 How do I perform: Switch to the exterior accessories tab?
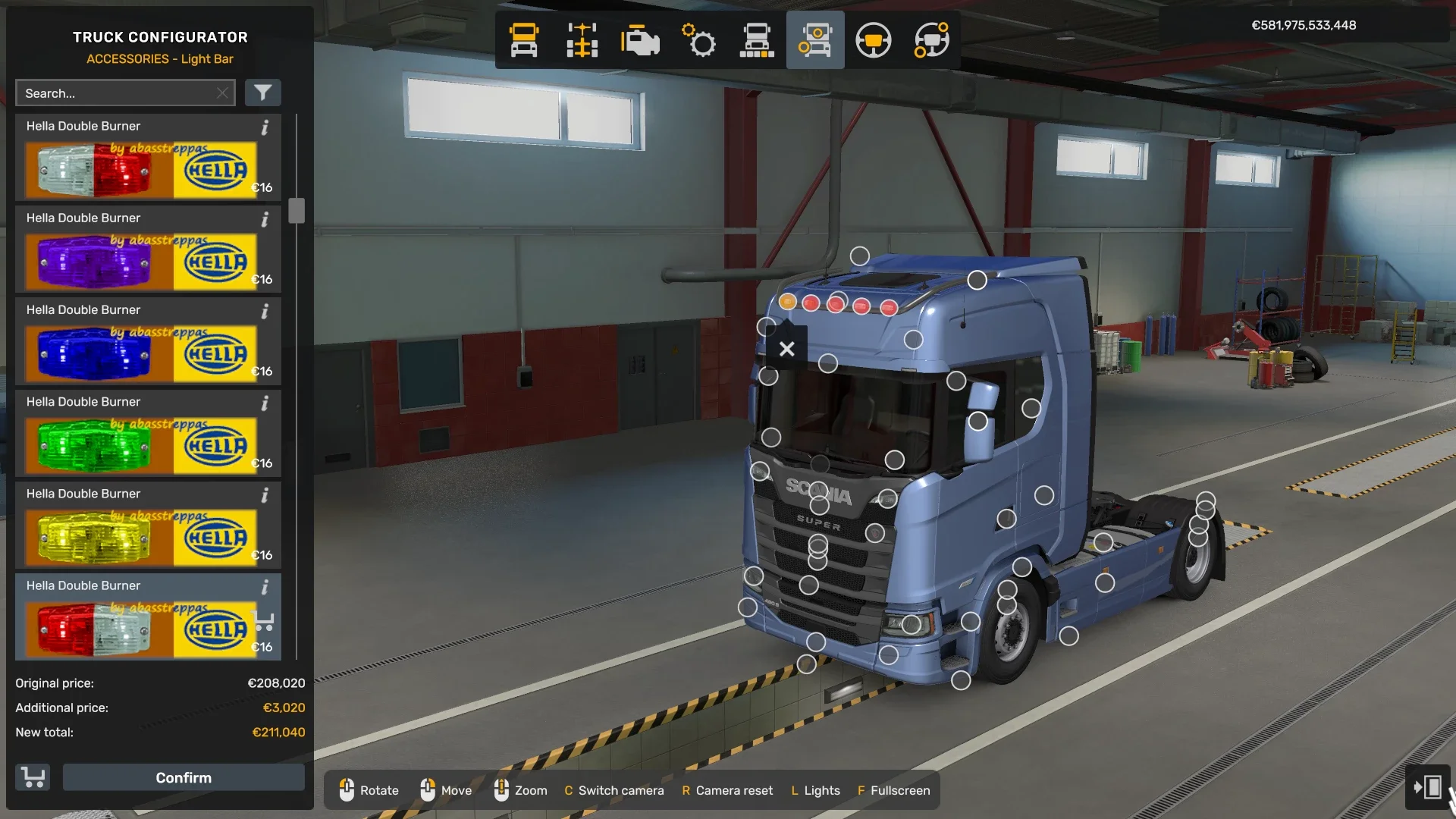pos(815,40)
